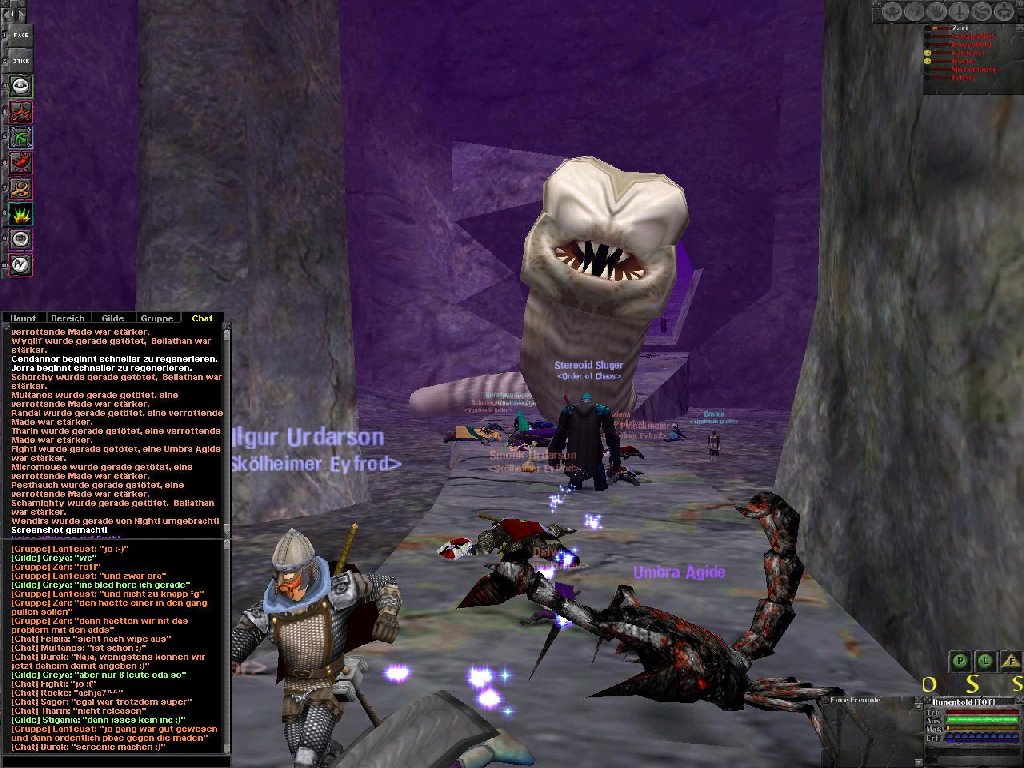The width and height of the screenshot is (1024, 768).
Task: Activate the Face hotbar button
Action: (x=21, y=34)
